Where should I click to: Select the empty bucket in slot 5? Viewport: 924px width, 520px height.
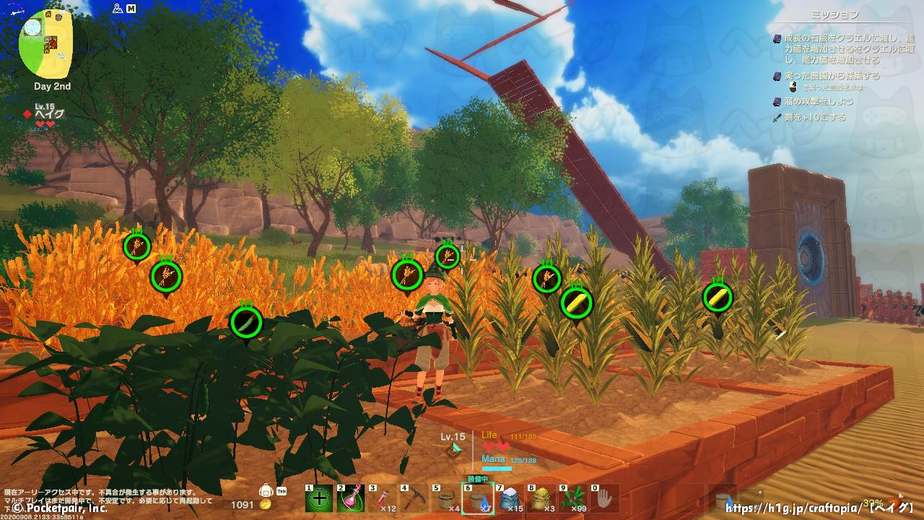coord(444,498)
